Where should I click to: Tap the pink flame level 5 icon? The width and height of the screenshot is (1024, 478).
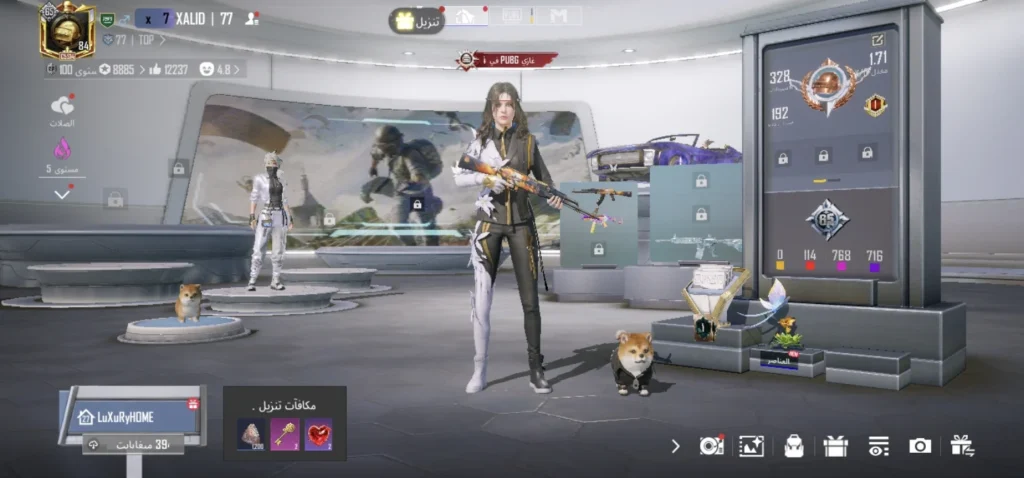pyautogui.click(x=62, y=149)
